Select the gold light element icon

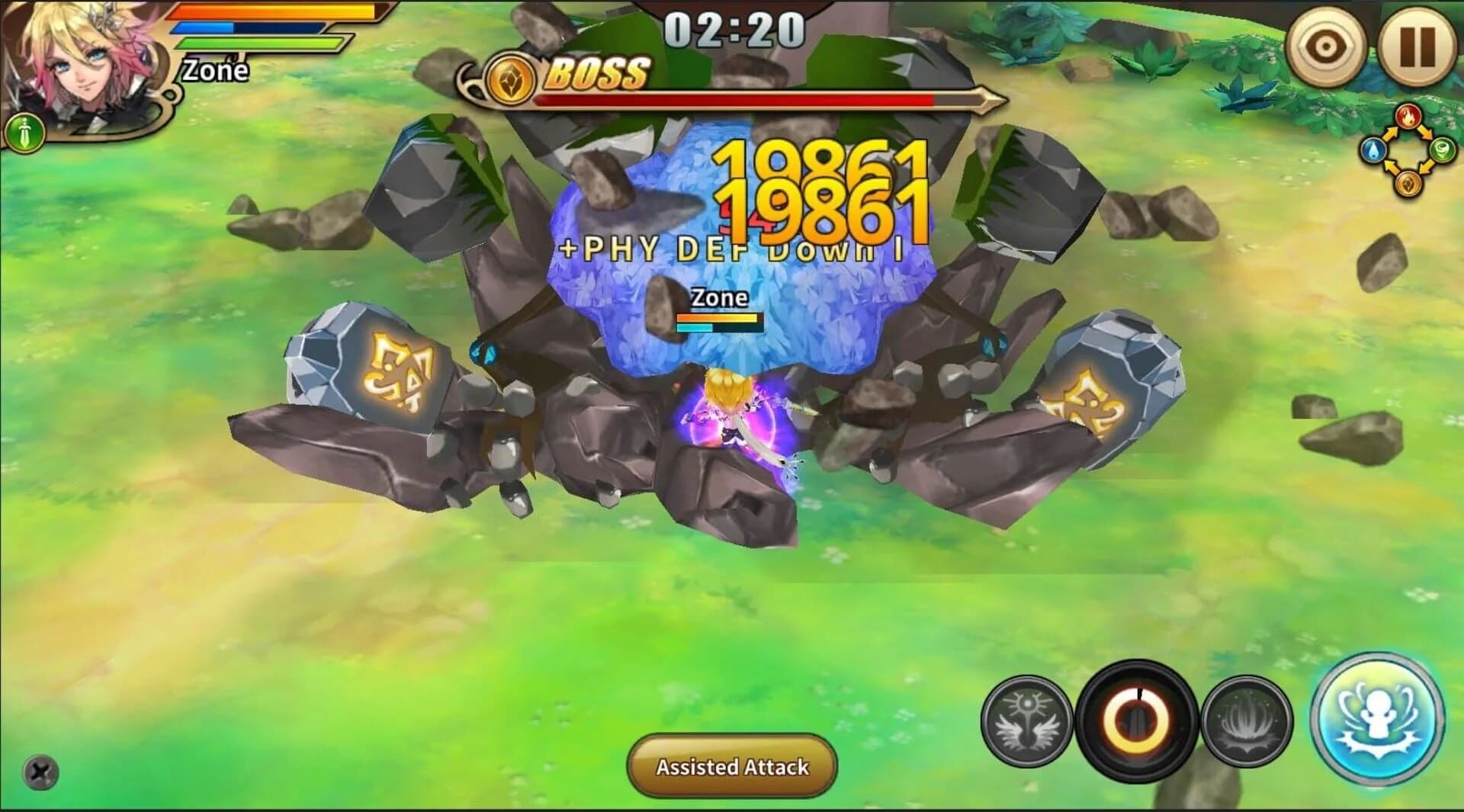1408,185
